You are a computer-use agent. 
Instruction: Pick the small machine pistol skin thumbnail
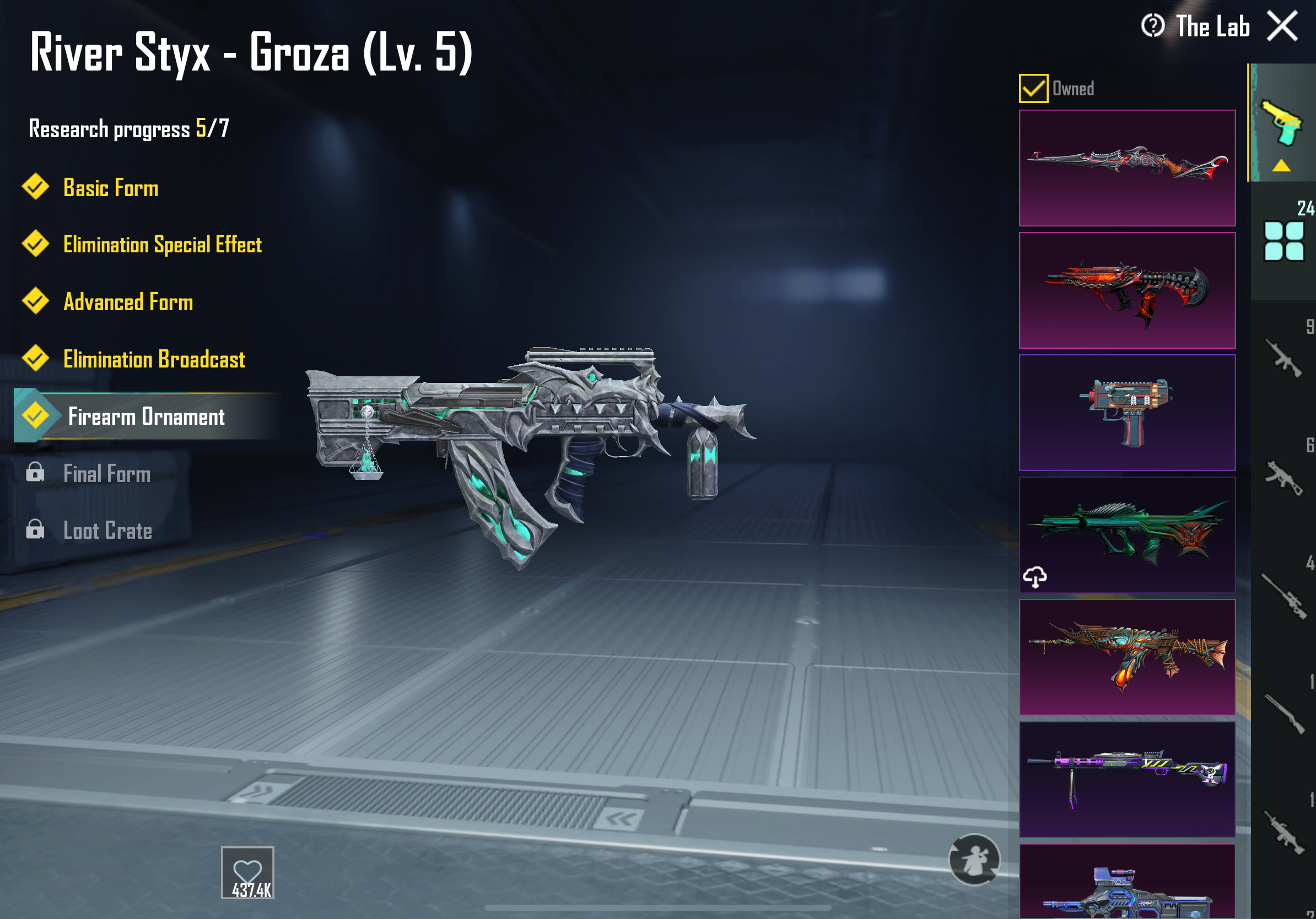click(x=1126, y=413)
